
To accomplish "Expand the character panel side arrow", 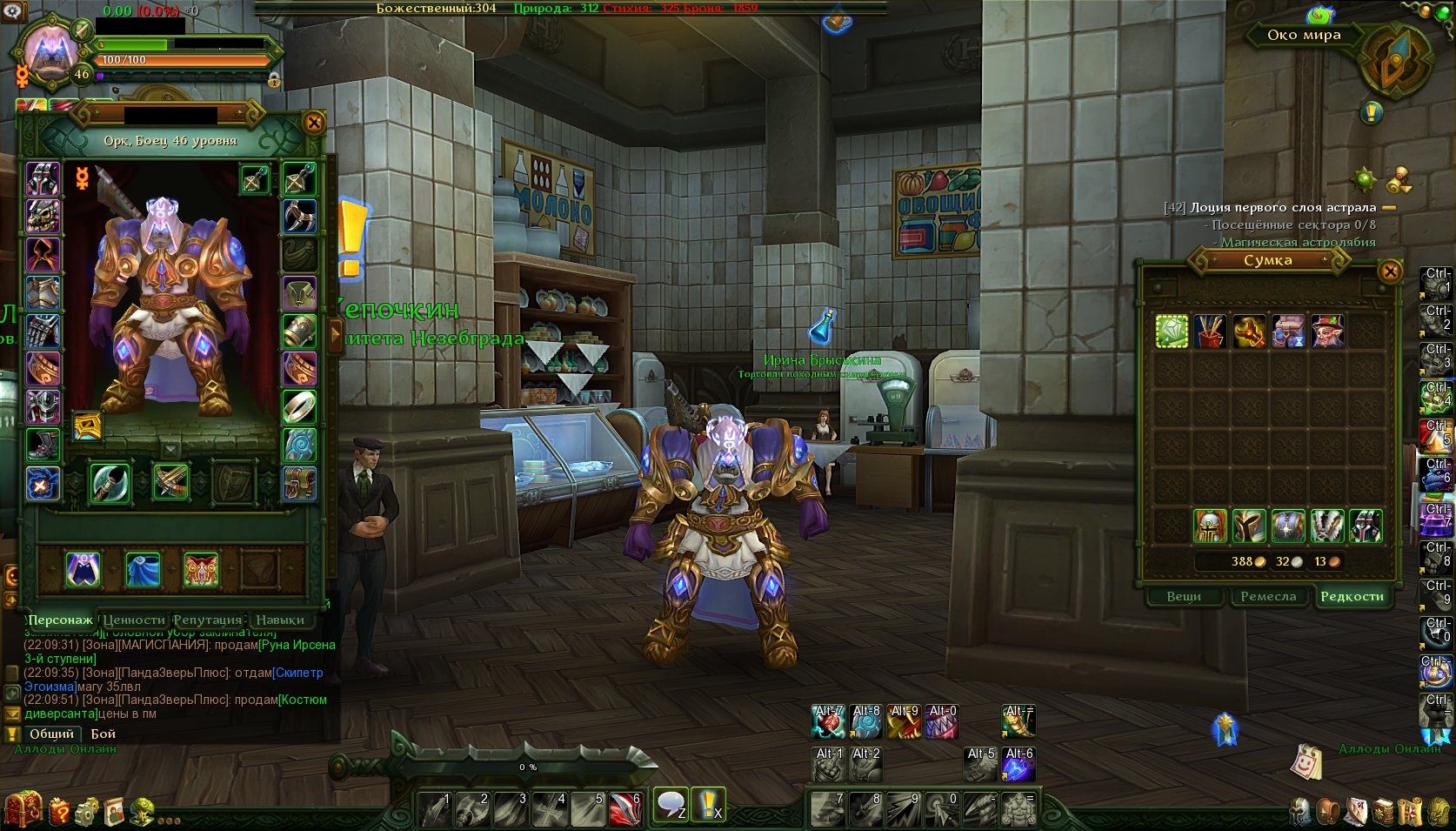I will (x=336, y=336).
